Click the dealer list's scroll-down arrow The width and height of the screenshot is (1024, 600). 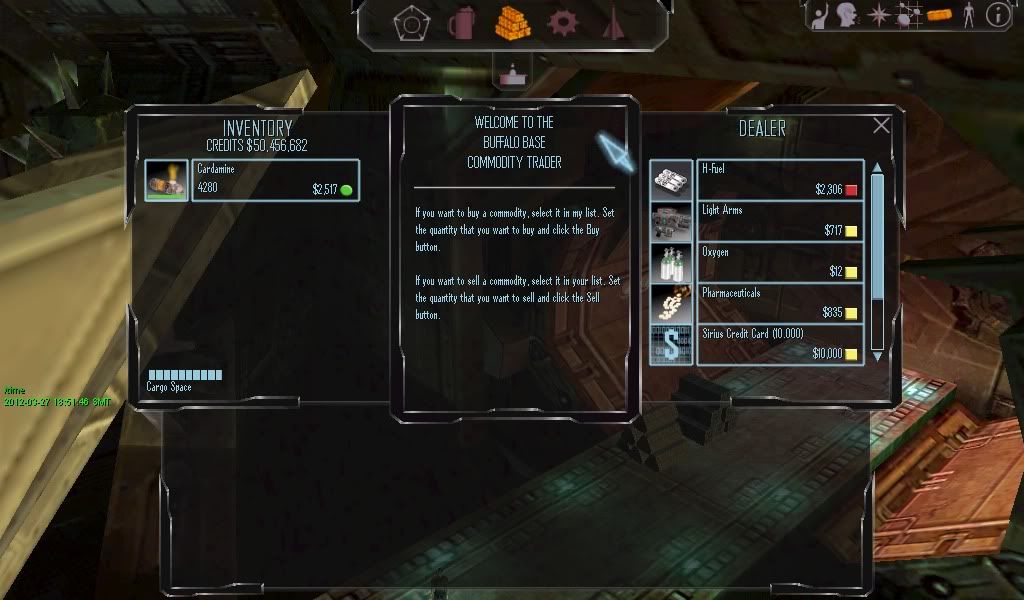878,355
